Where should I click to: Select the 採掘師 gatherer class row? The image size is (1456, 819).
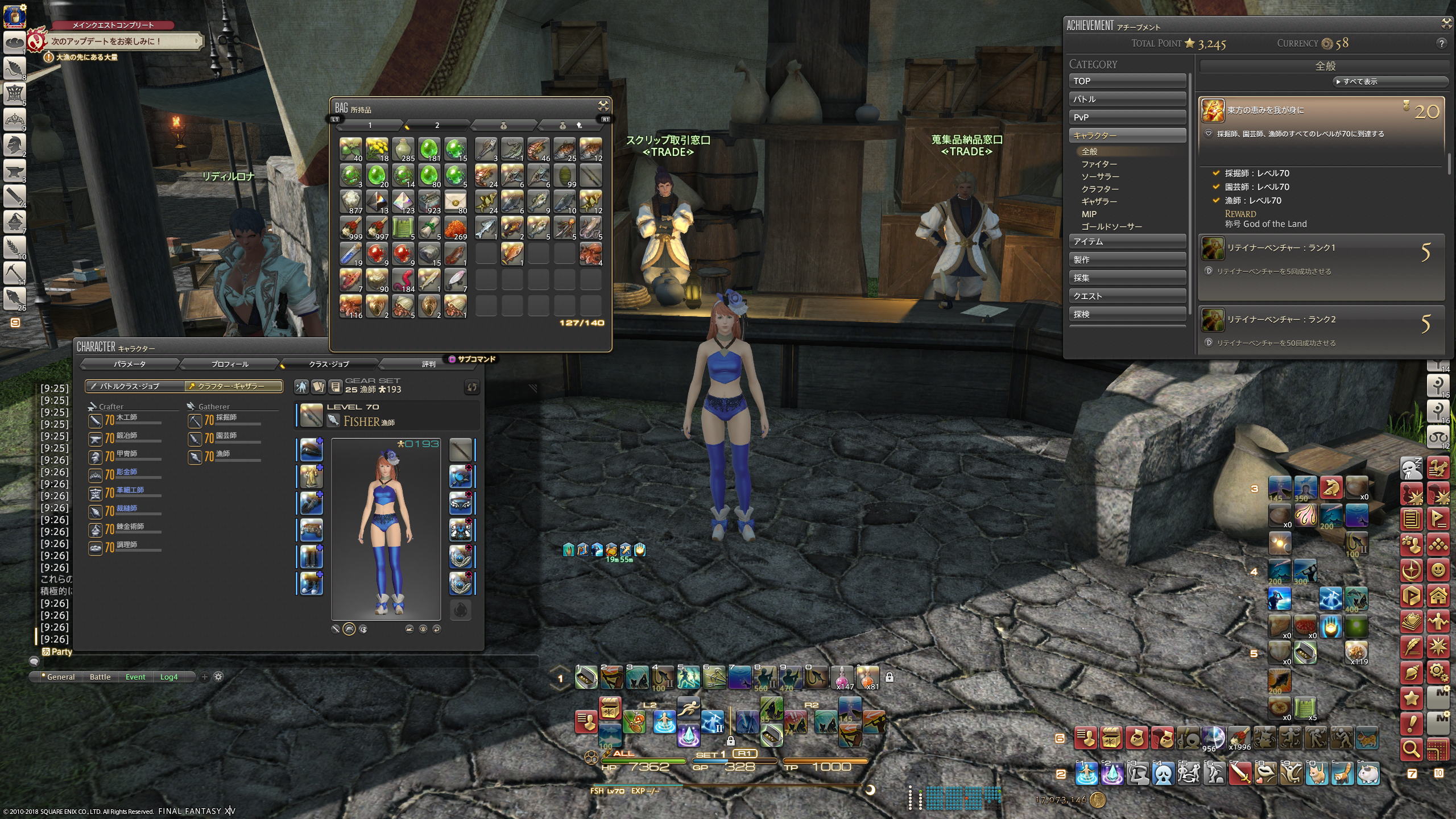tap(225, 420)
